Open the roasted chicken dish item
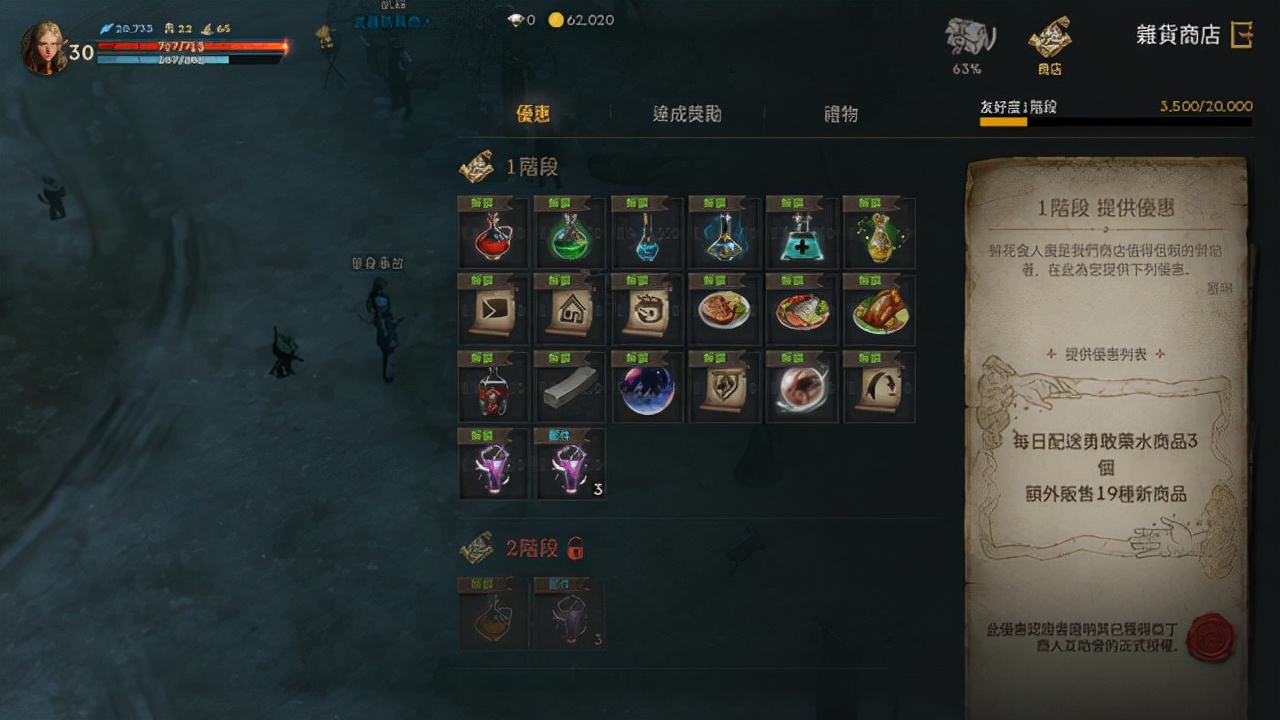Image resolution: width=1280 pixels, height=720 pixels. pos(879,310)
